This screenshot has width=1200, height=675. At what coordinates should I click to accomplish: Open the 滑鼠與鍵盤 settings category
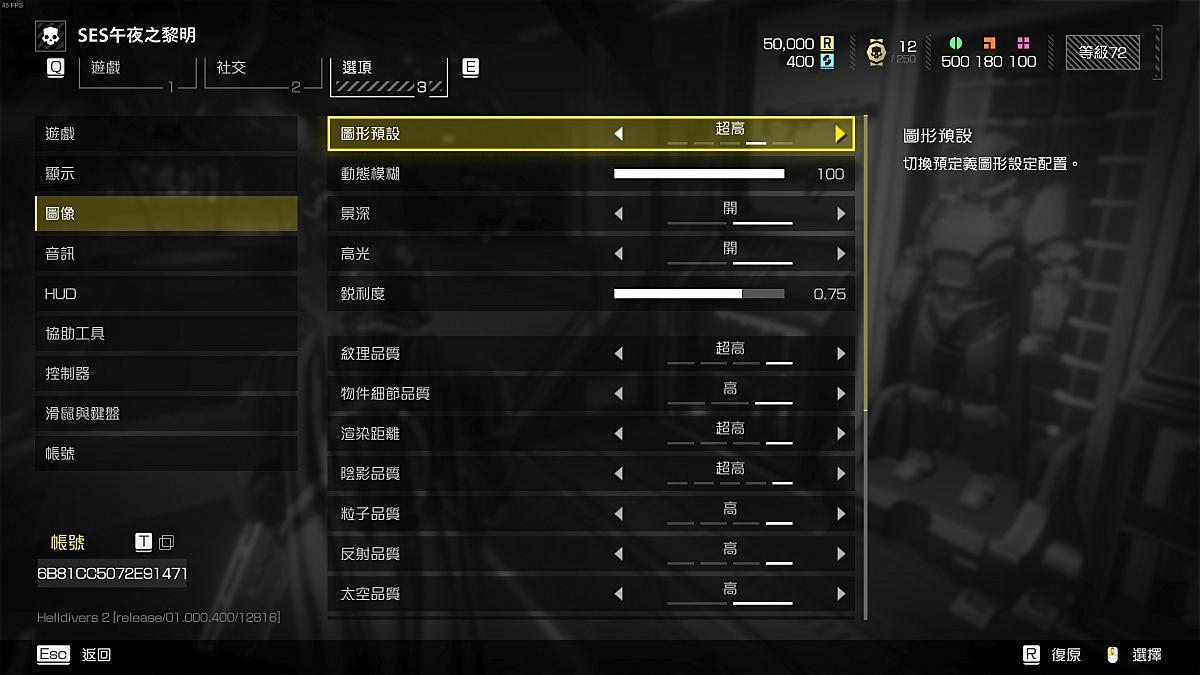pos(166,414)
